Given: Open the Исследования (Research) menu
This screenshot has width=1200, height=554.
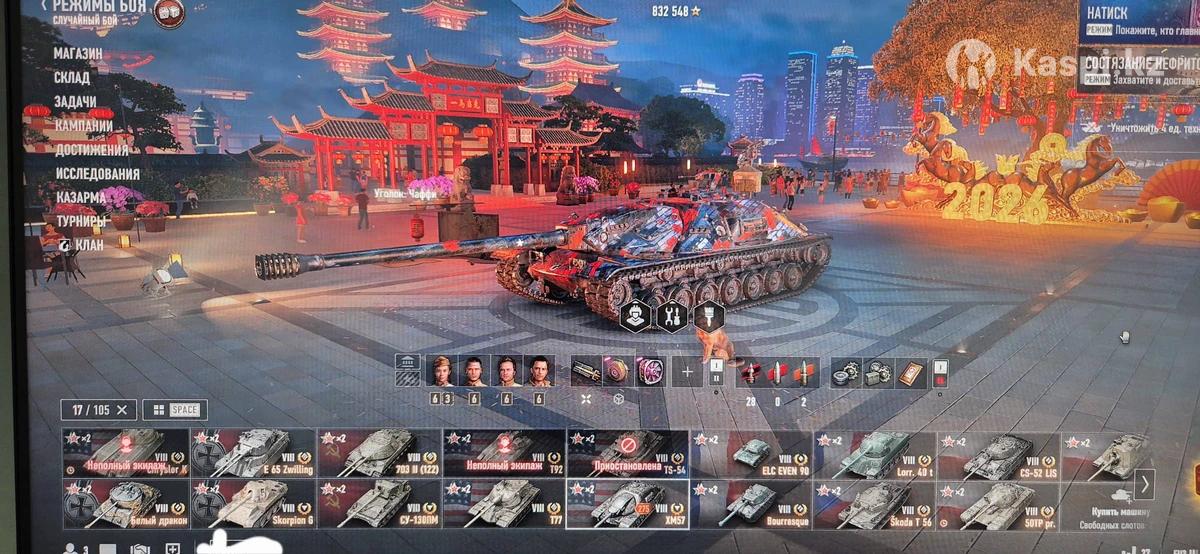Looking at the screenshot, I should [96, 174].
